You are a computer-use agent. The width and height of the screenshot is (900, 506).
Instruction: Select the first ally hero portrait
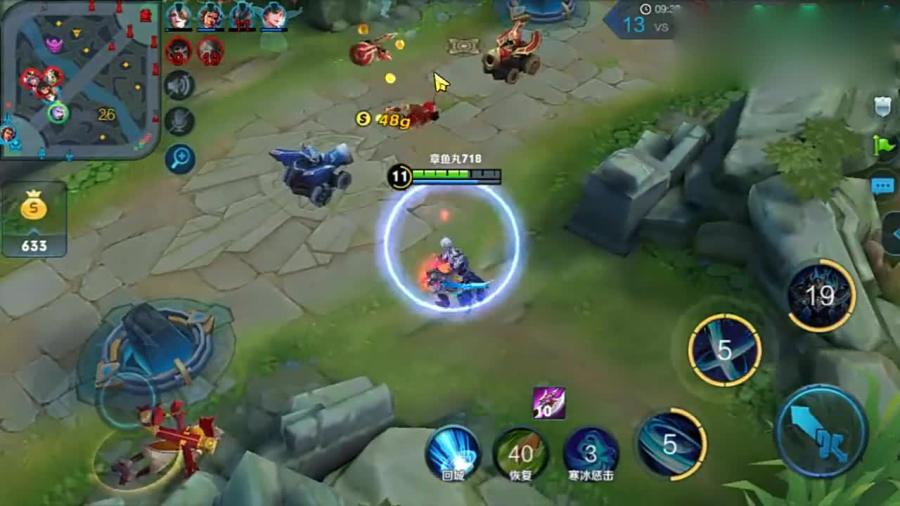tap(179, 16)
